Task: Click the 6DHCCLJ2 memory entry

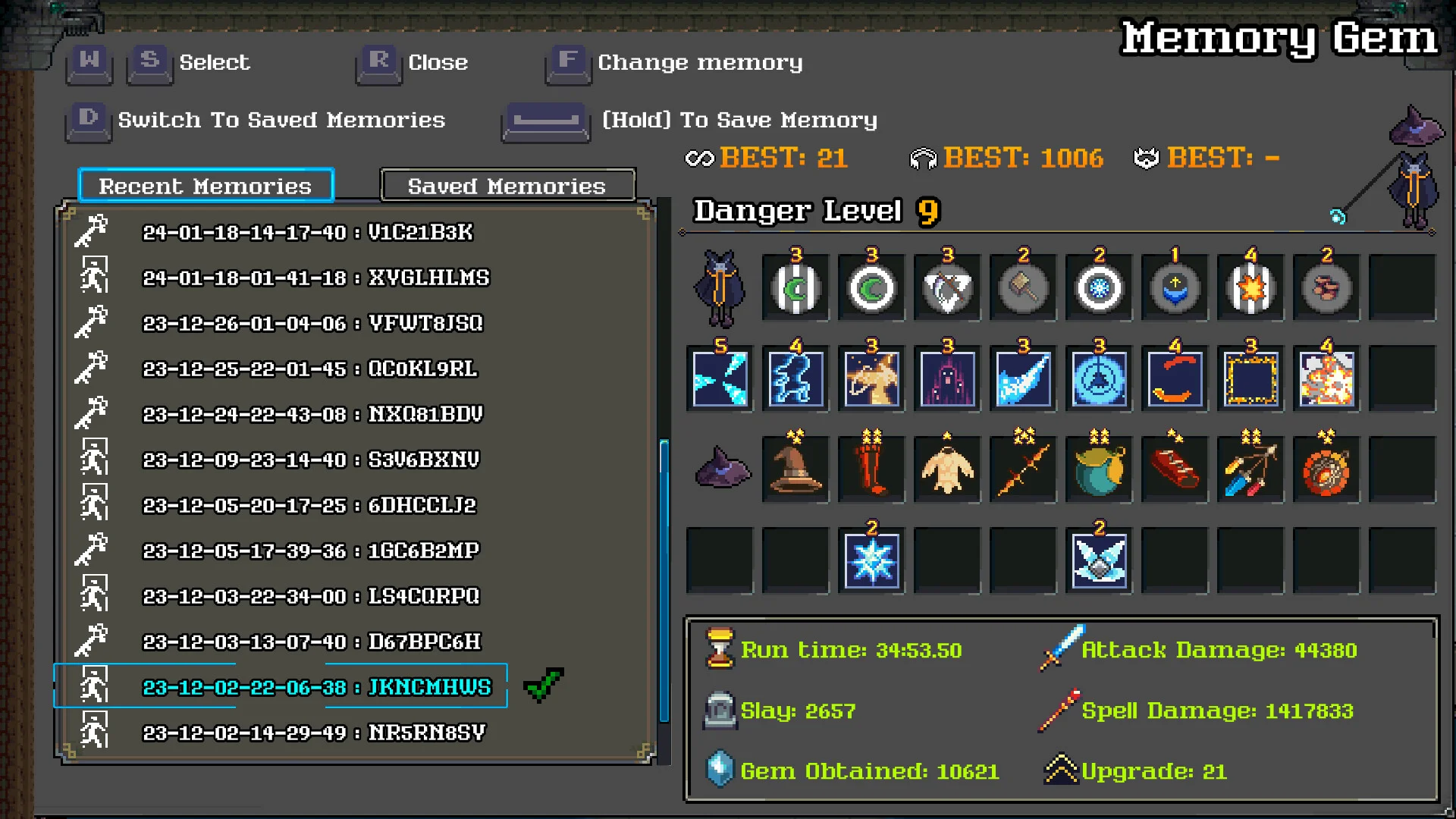Action: (309, 505)
